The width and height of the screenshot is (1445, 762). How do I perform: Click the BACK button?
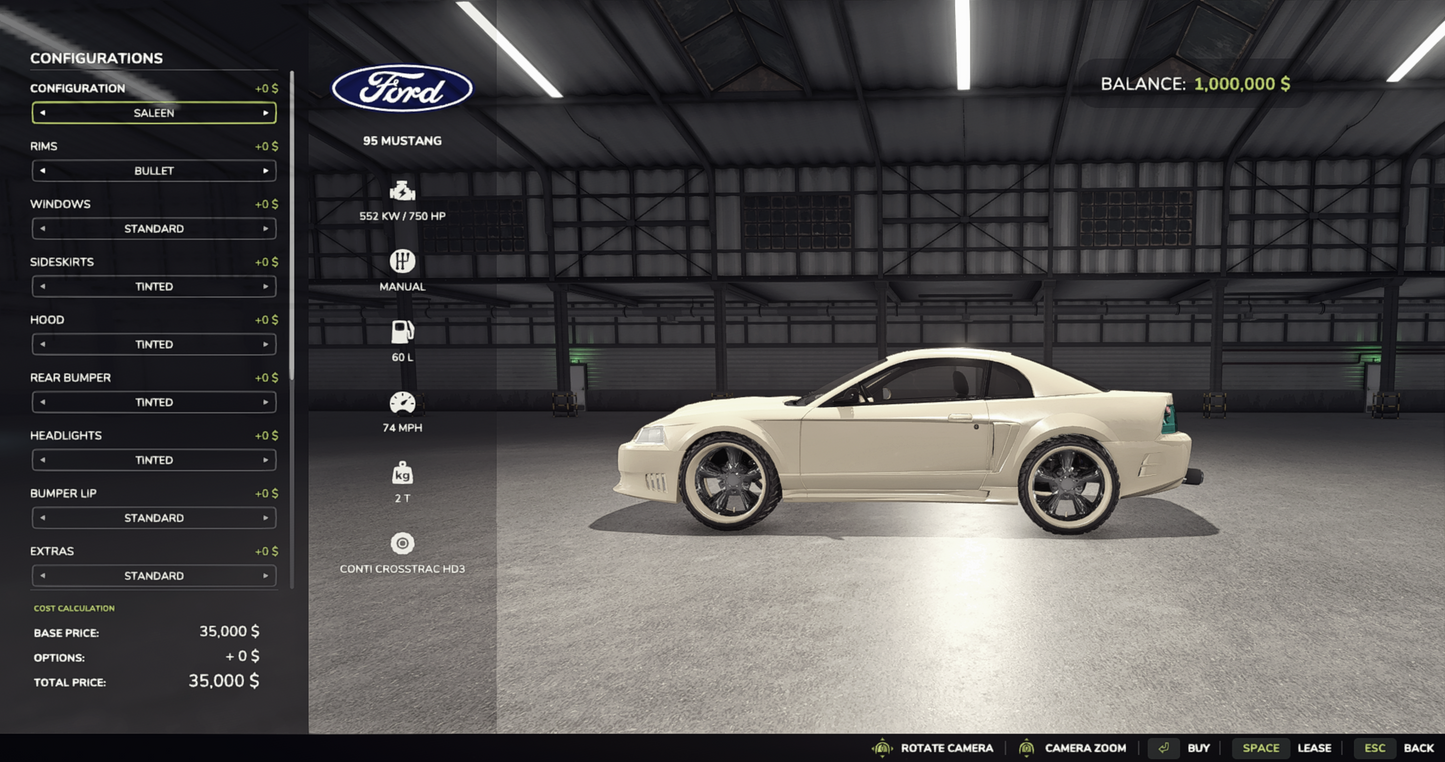click(1419, 746)
